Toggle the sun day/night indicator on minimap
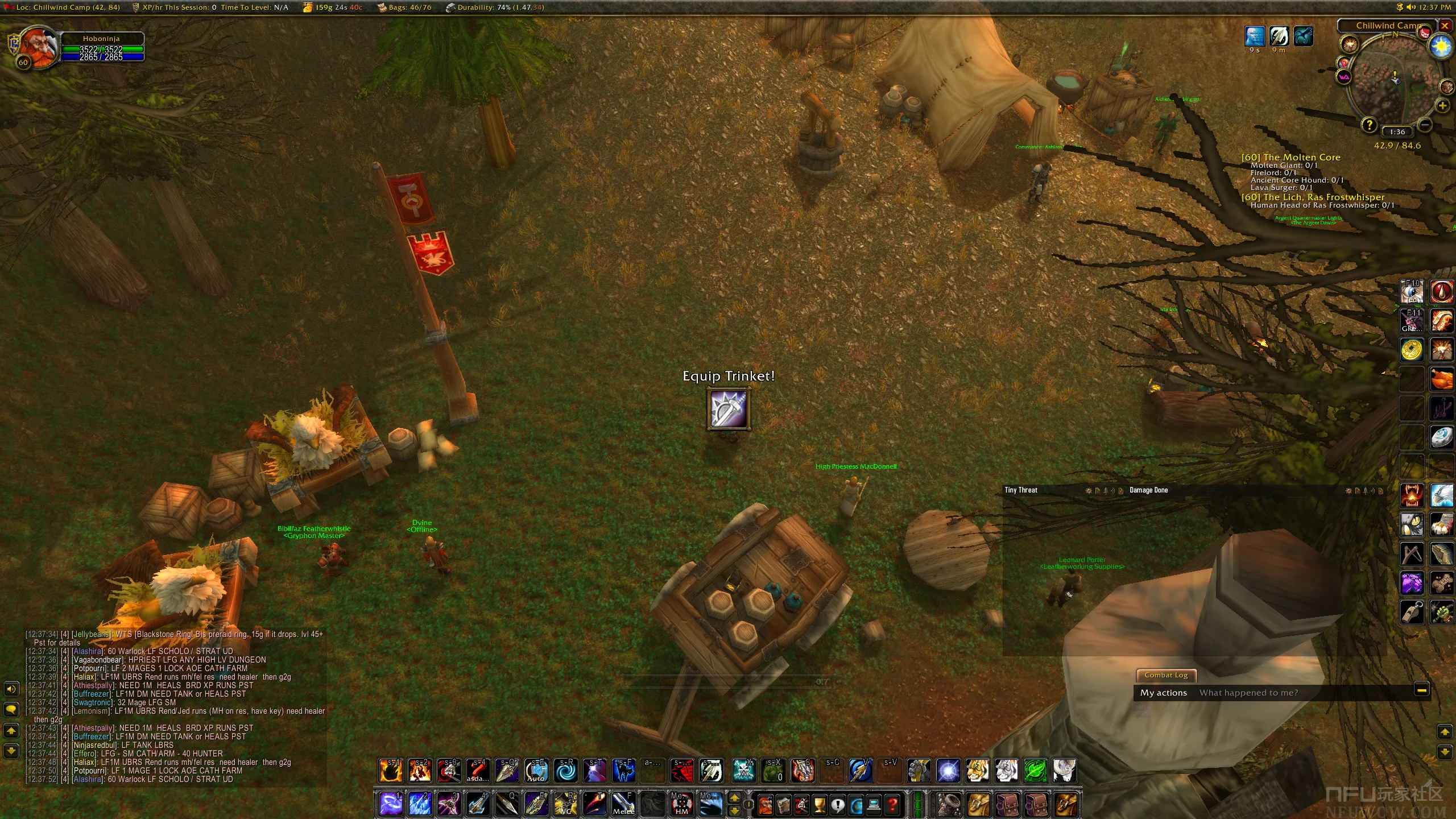 (1441, 46)
